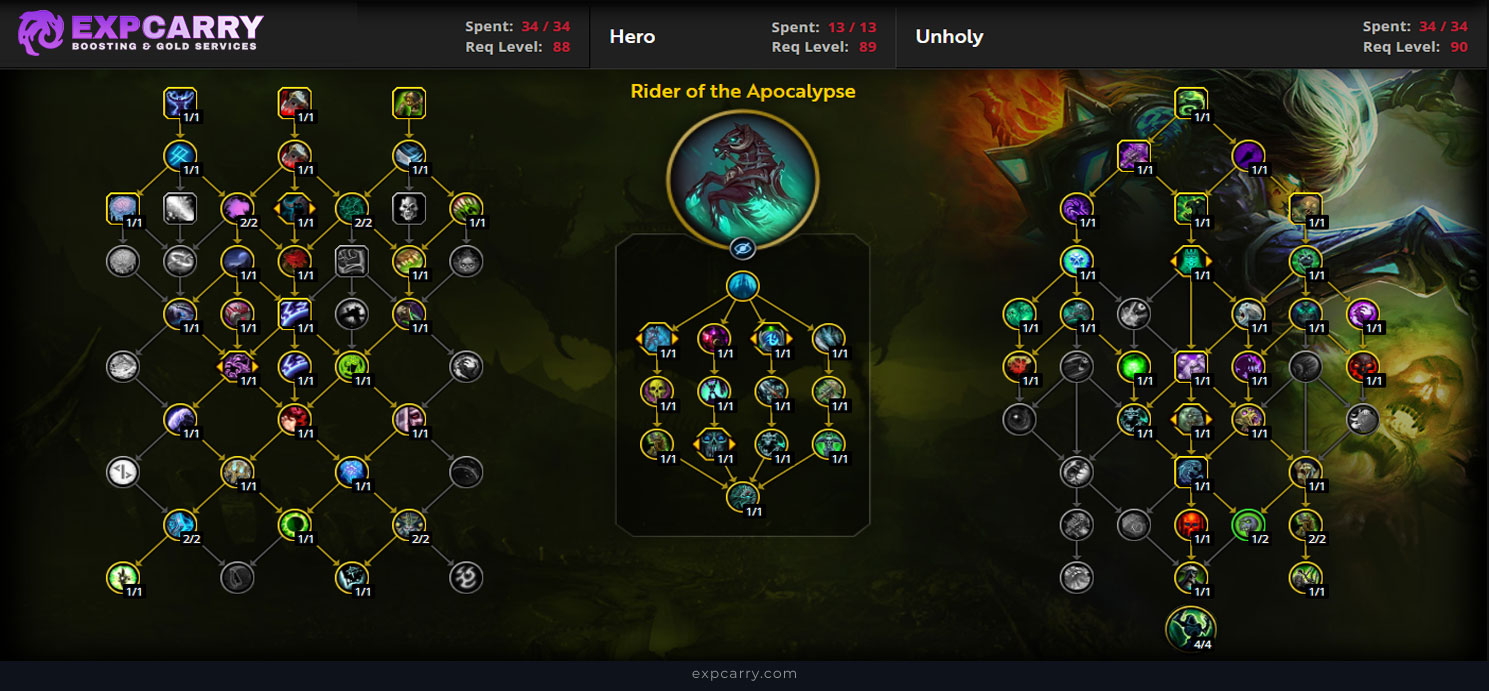Select the green ring talent node

tap(295, 524)
